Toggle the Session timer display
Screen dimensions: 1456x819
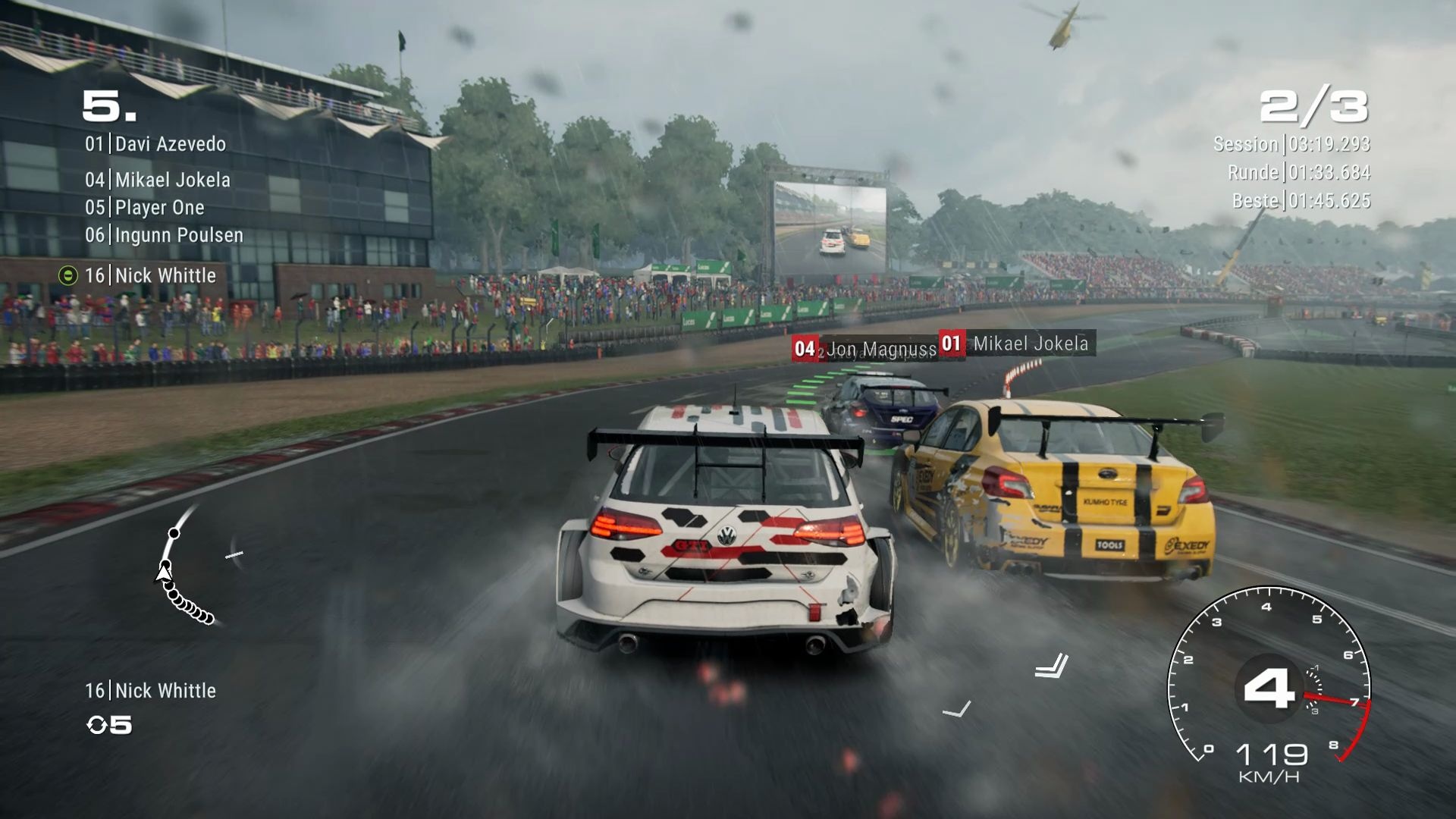pos(1293,143)
